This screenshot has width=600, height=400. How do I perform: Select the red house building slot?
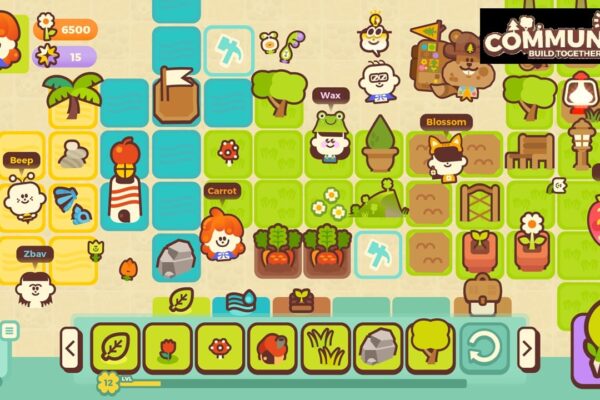pyautogui.click(x=273, y=348)
